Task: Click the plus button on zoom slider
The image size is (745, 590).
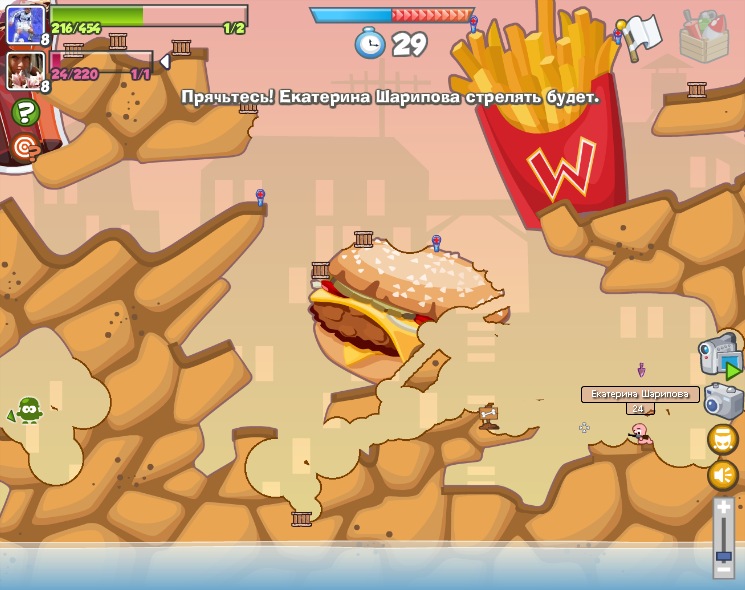Action: [723, 507]
